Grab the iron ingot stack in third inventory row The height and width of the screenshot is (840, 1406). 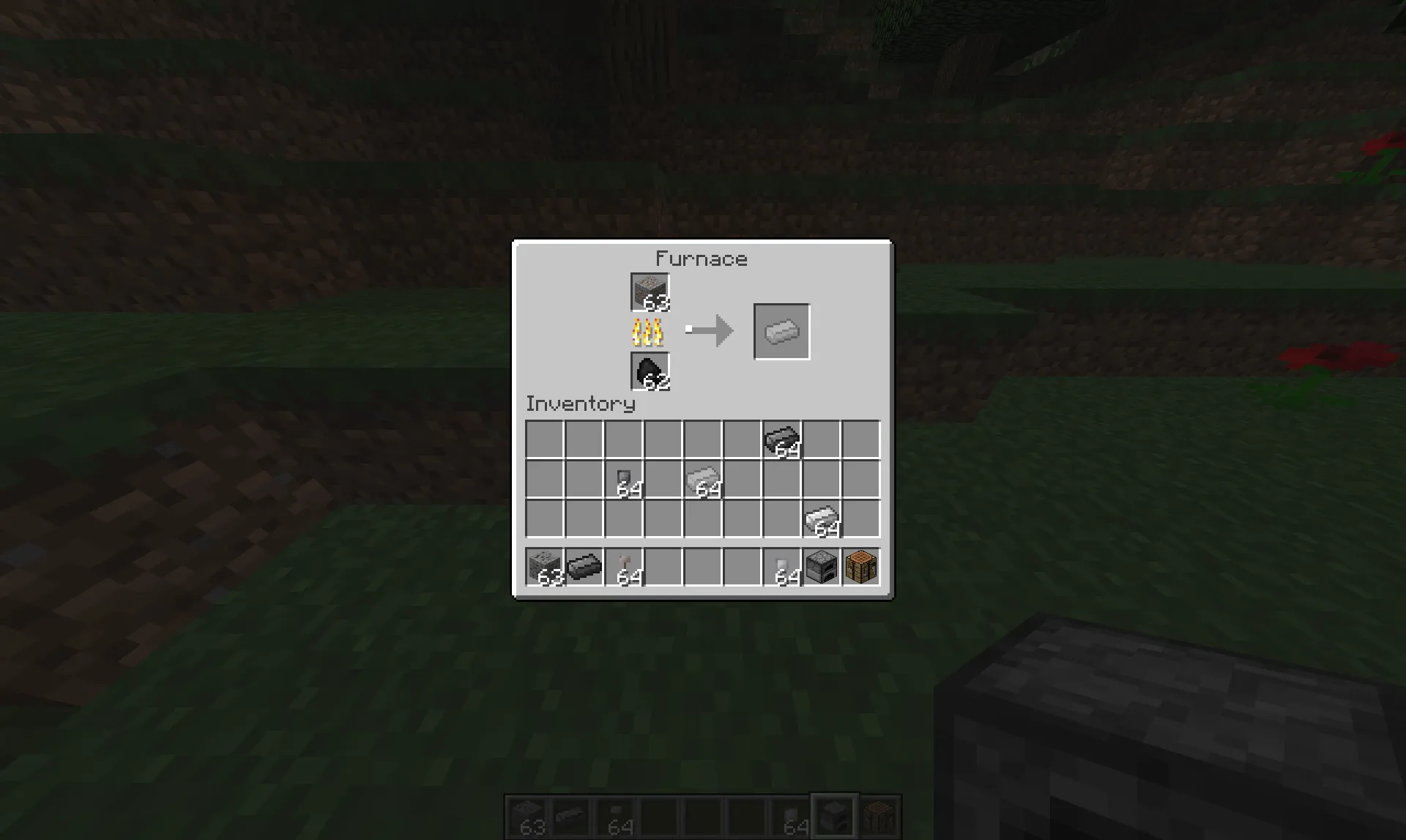[821, 519]
